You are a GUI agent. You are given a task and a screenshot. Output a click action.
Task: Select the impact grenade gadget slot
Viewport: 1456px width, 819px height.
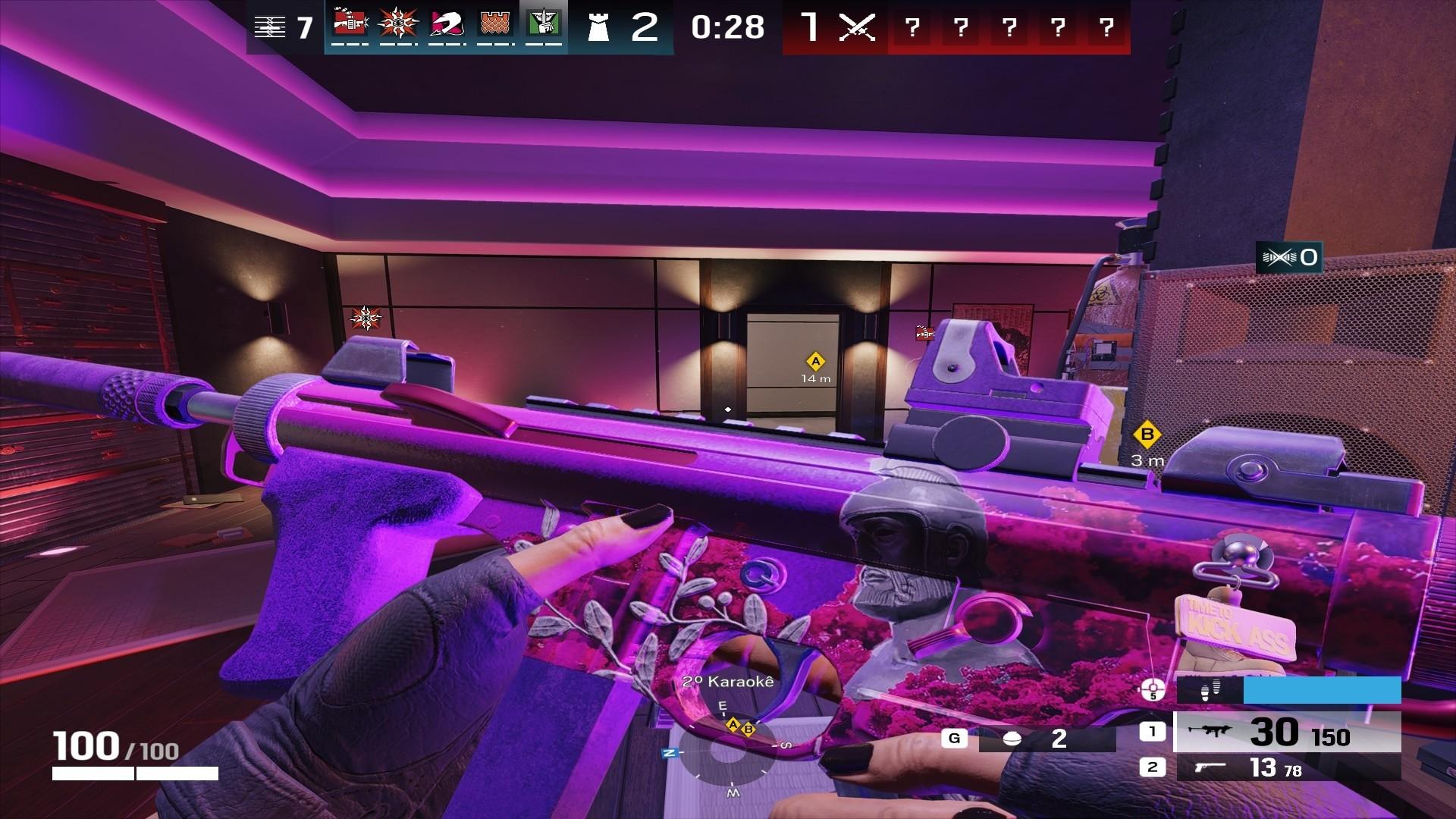pos(1046,738)
